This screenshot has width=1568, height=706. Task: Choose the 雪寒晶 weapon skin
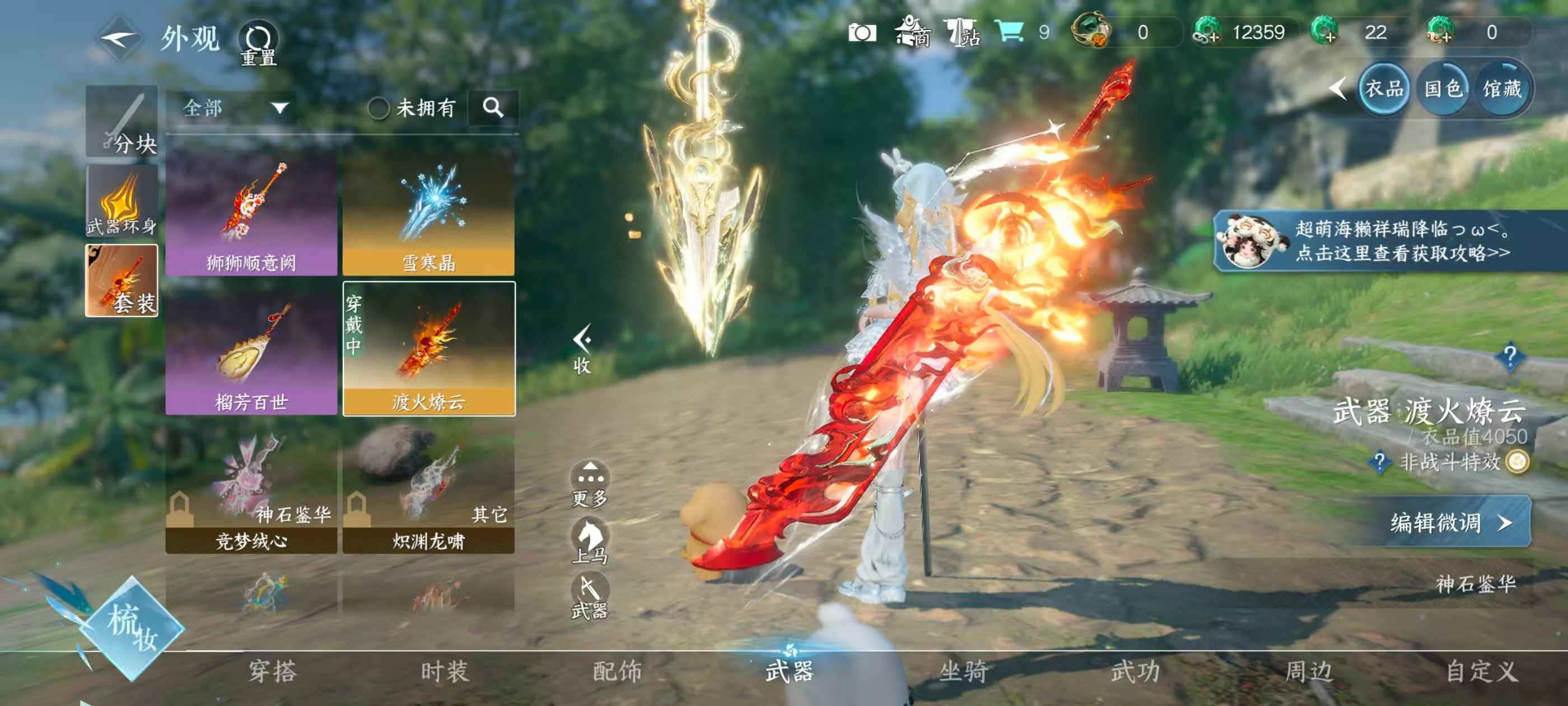[428, 213]
